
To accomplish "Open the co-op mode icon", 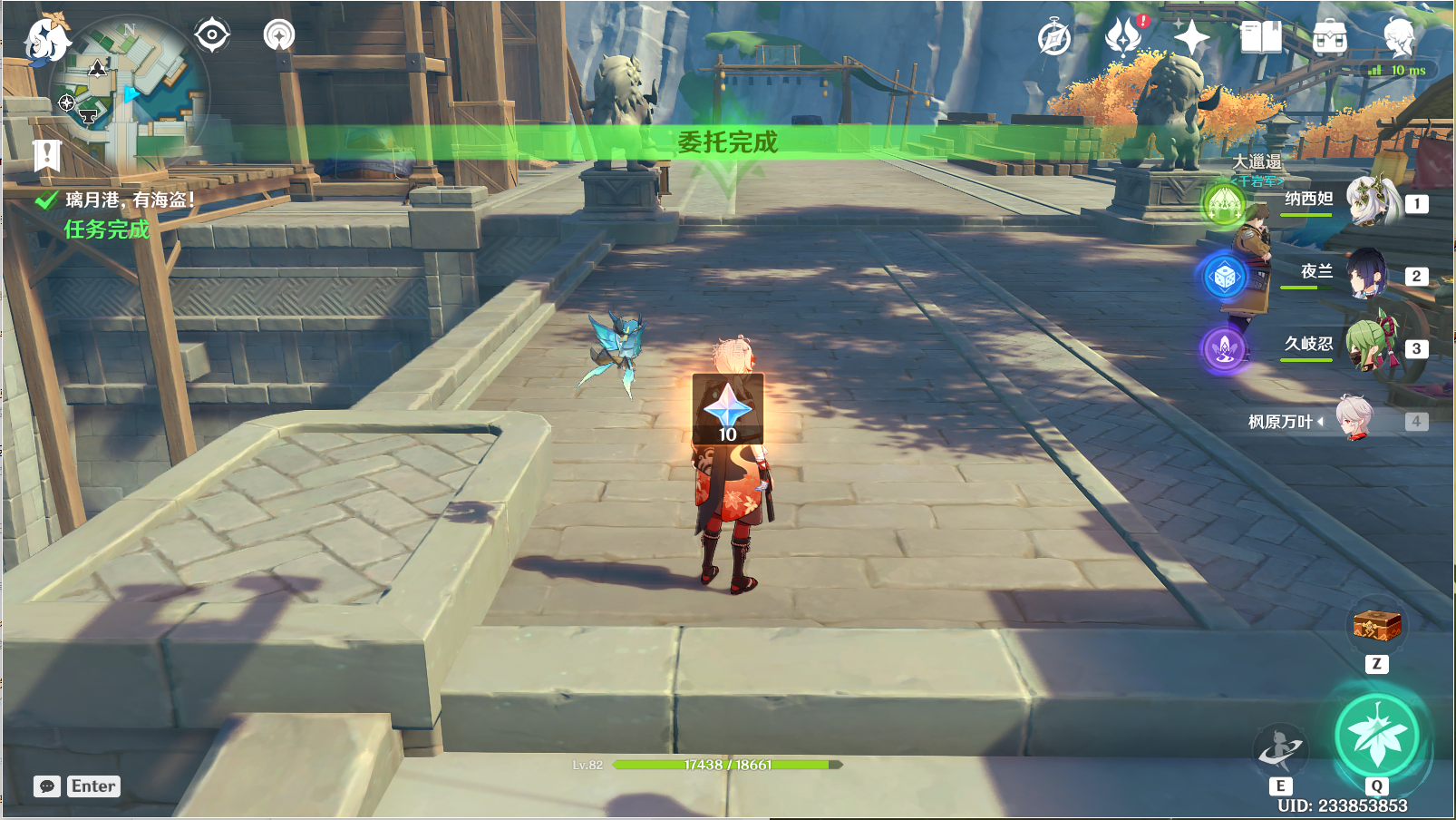I will pyautogui.click(x=279, y=35).
